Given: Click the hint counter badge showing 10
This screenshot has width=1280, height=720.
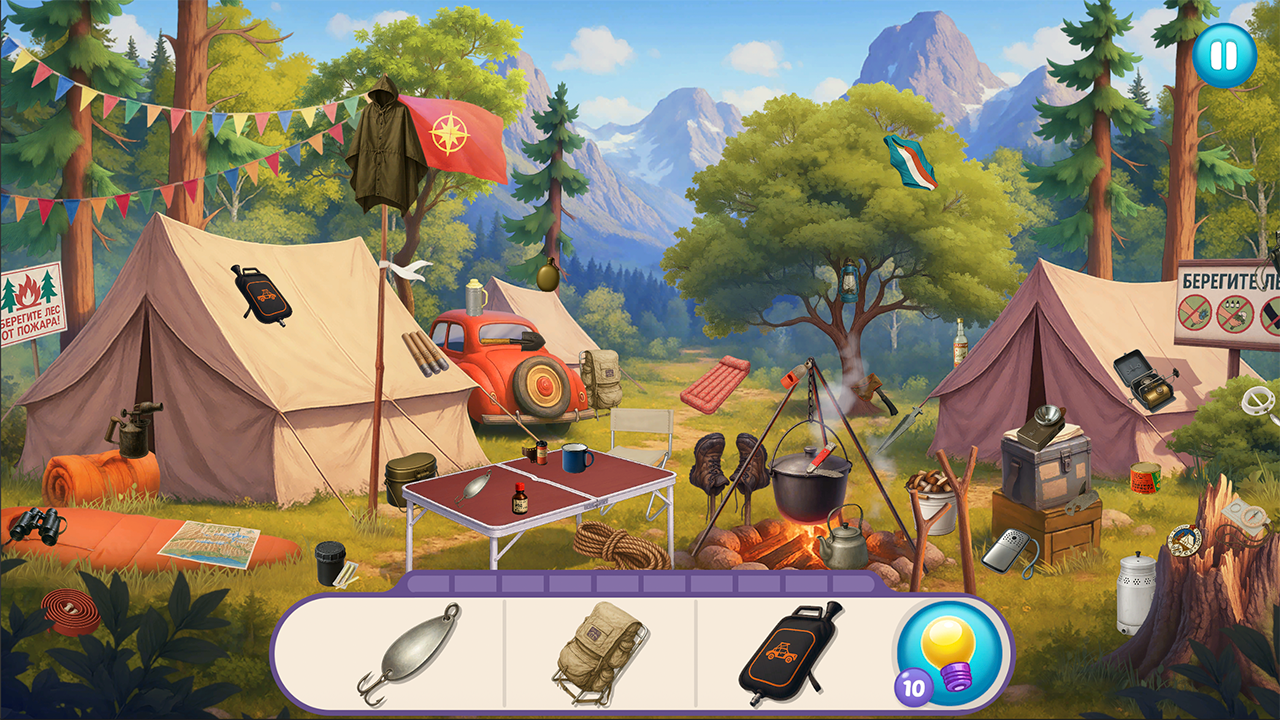Looking at the screenshot, I should click(914, 688).
